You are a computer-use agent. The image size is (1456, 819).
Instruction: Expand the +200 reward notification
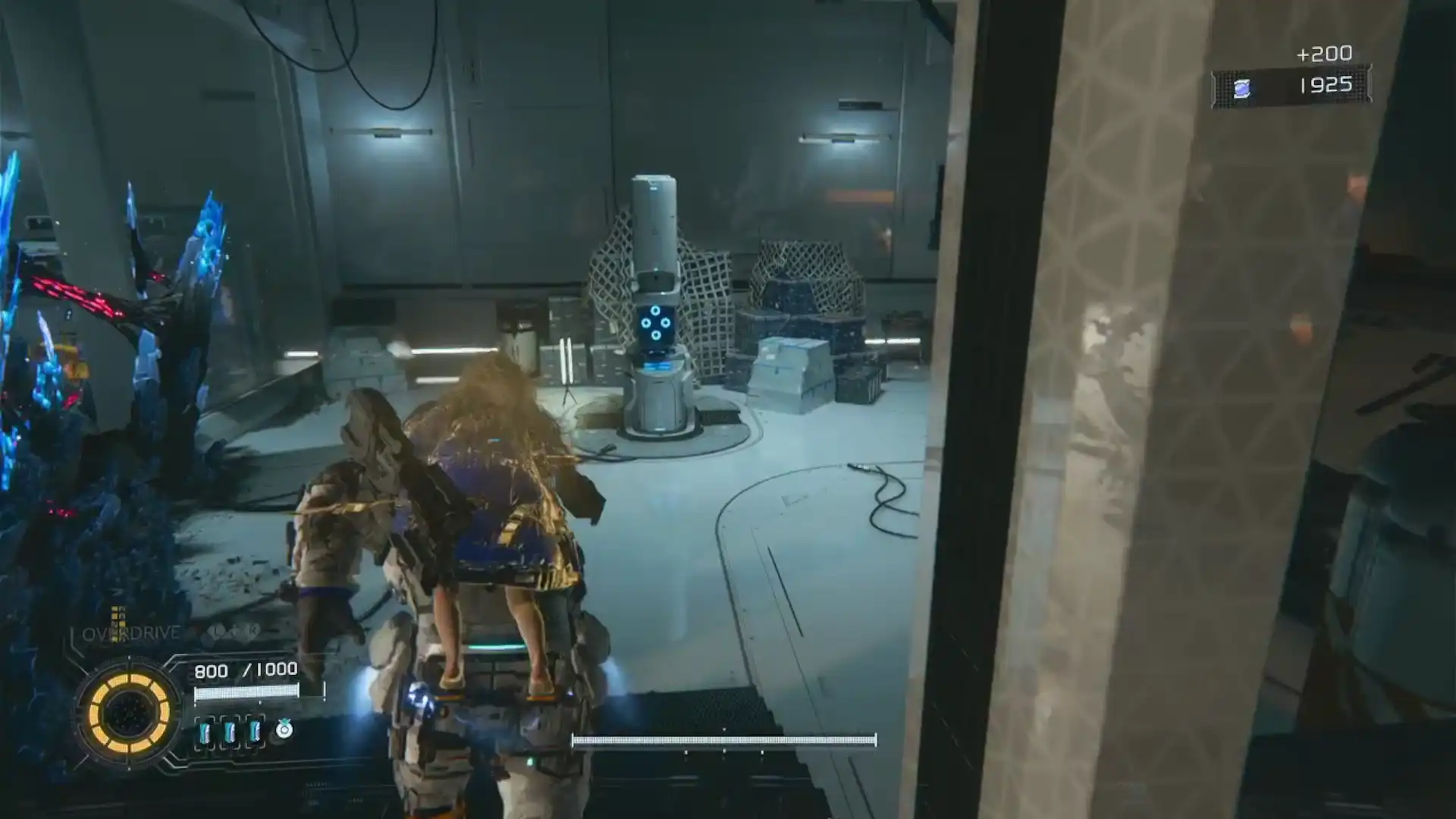pos(1324,53)
